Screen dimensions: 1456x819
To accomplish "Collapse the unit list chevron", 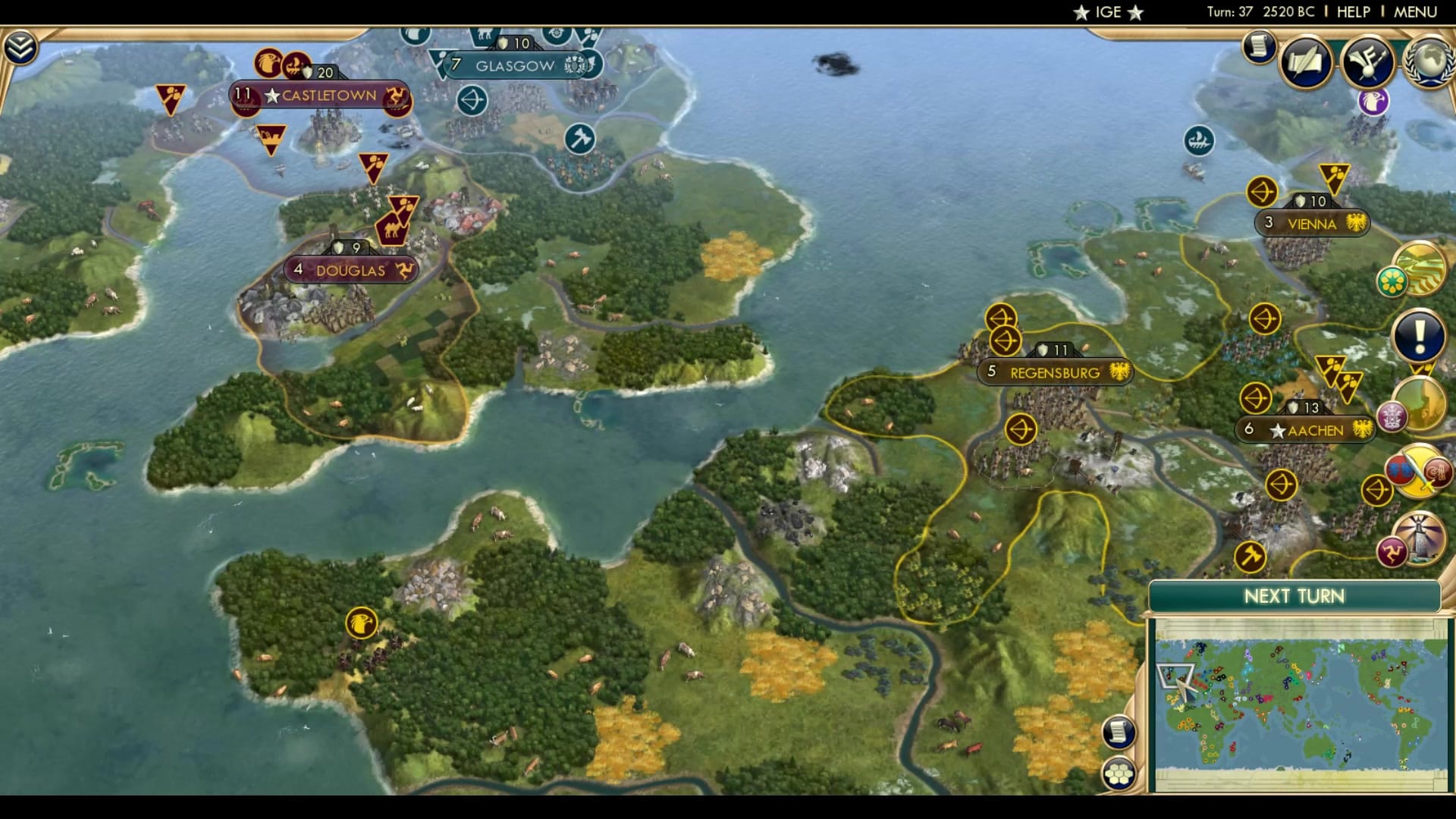I will click(22, 45).
